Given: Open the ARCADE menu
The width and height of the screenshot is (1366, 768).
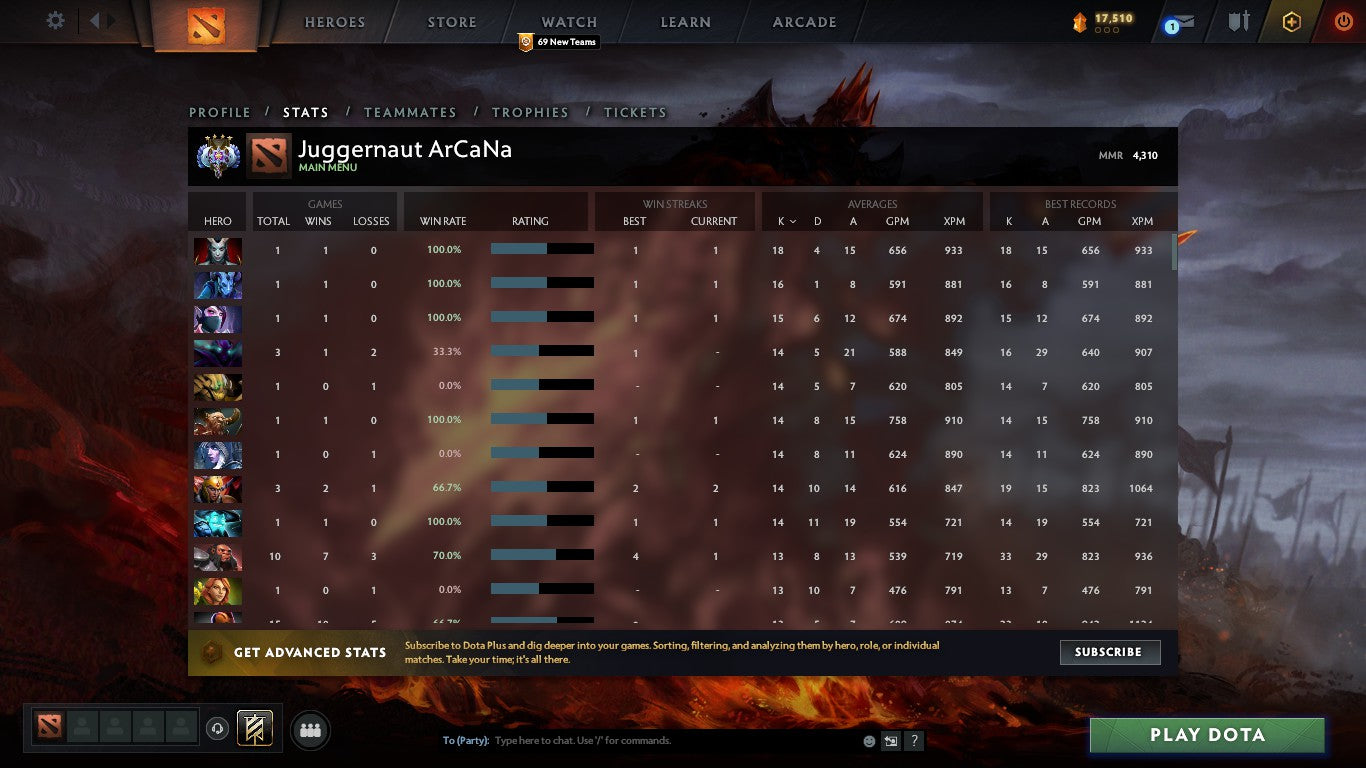Looking at the screenshot, I should (803, 21).
